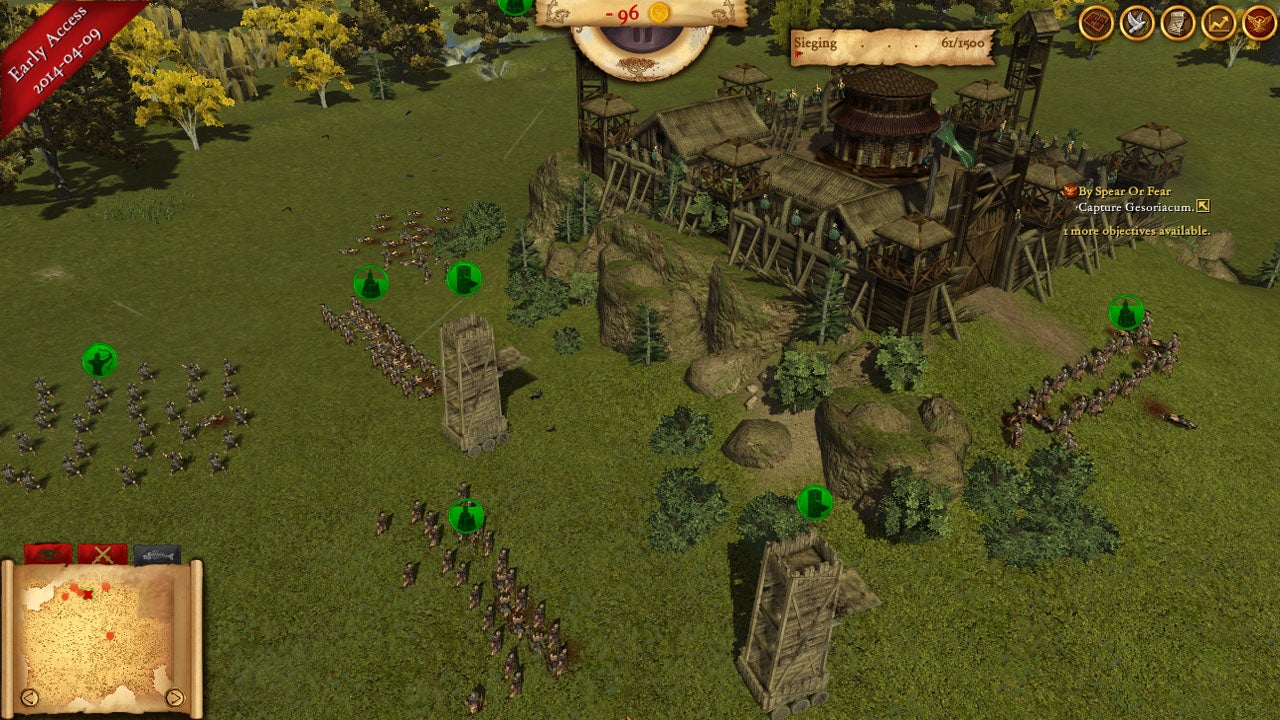Show the additional available objectives

click(x=1136, y=231)
